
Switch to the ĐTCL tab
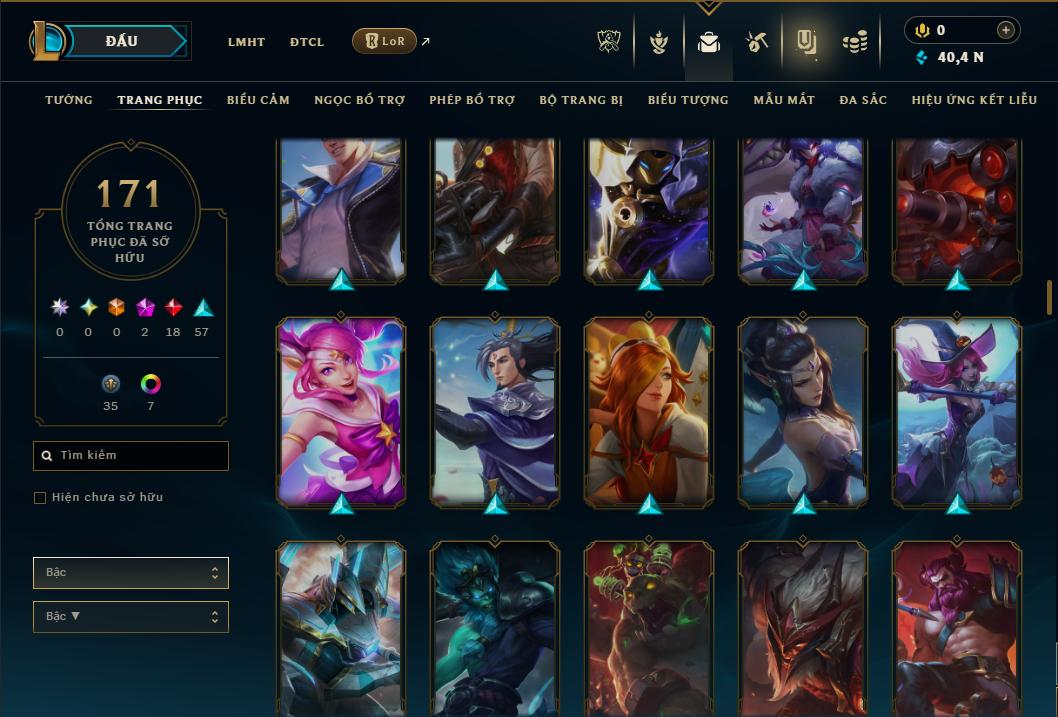[x=307, y=42]
